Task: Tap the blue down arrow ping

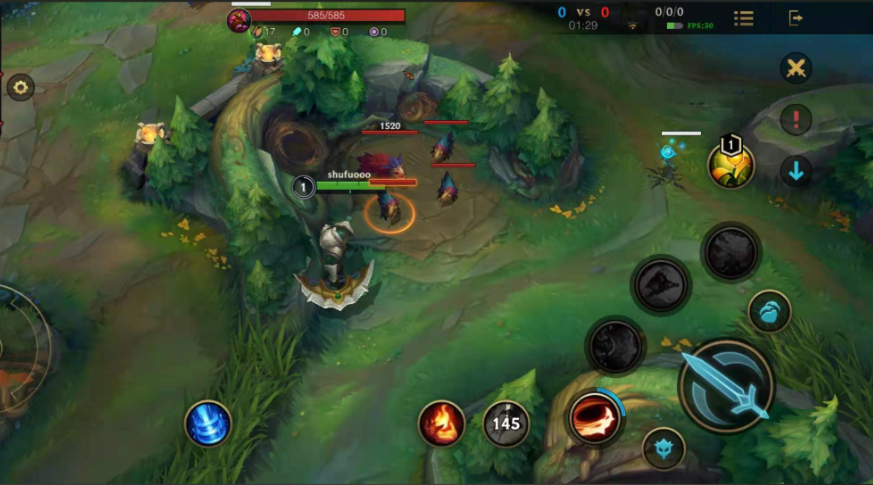Action: point(796,171)
